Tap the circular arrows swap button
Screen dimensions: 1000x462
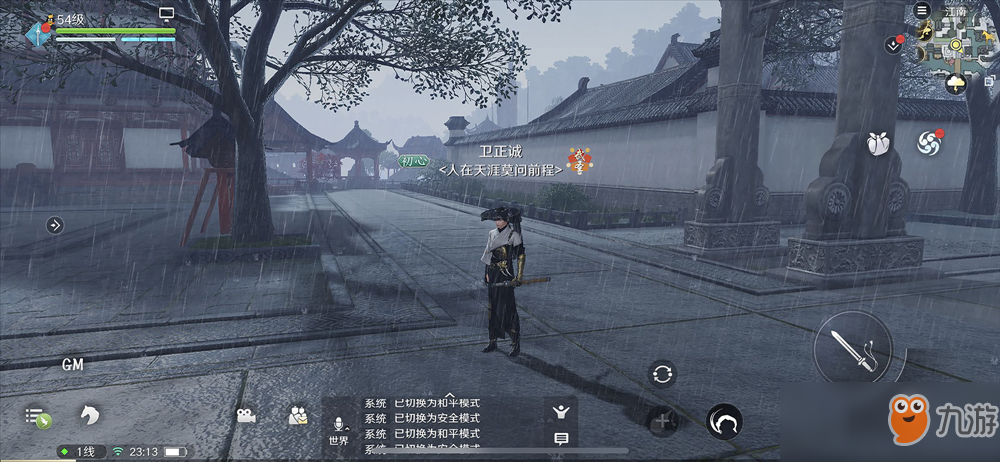click(x=661, y=374)
